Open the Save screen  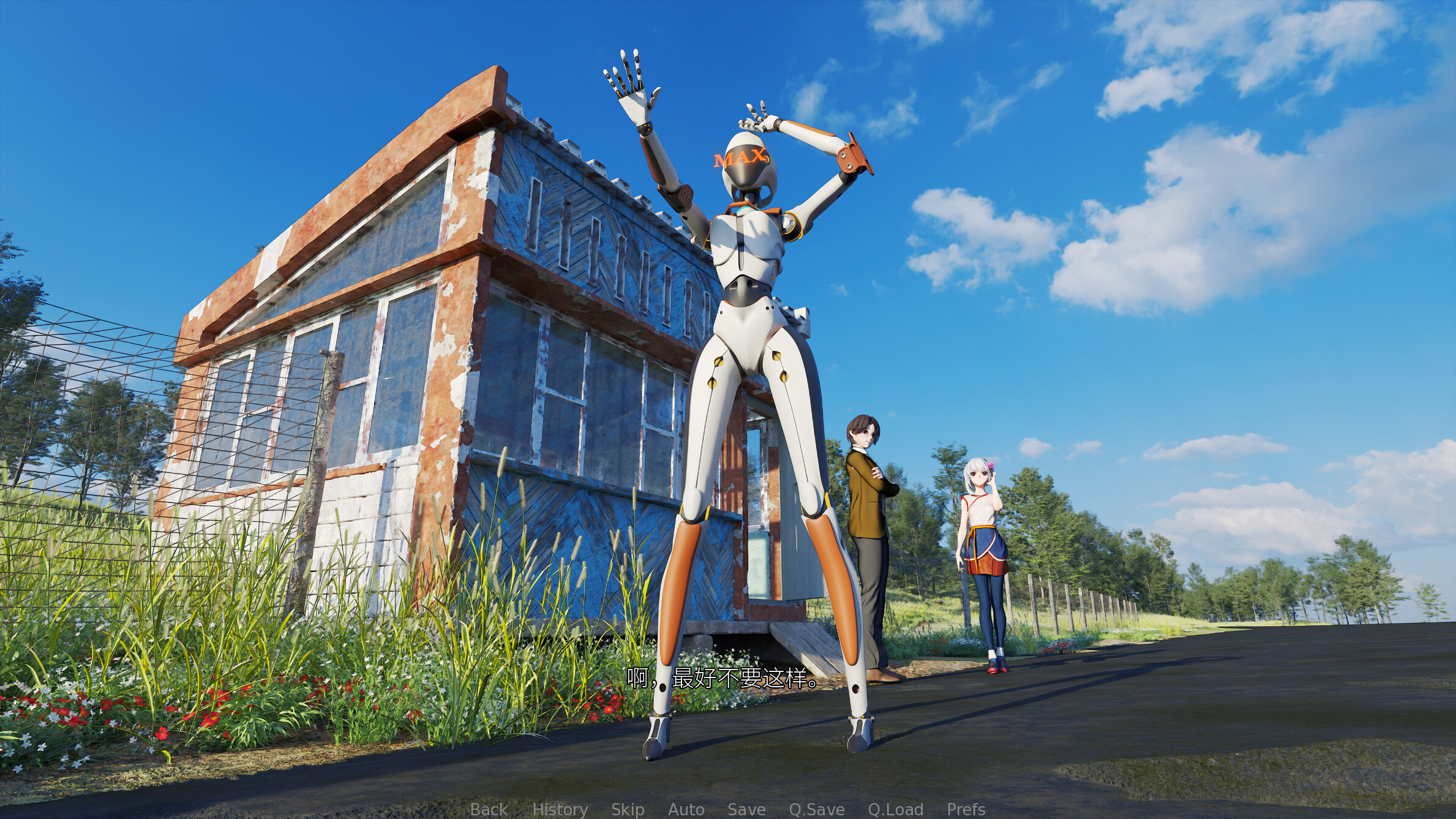(x=748, y=809)
